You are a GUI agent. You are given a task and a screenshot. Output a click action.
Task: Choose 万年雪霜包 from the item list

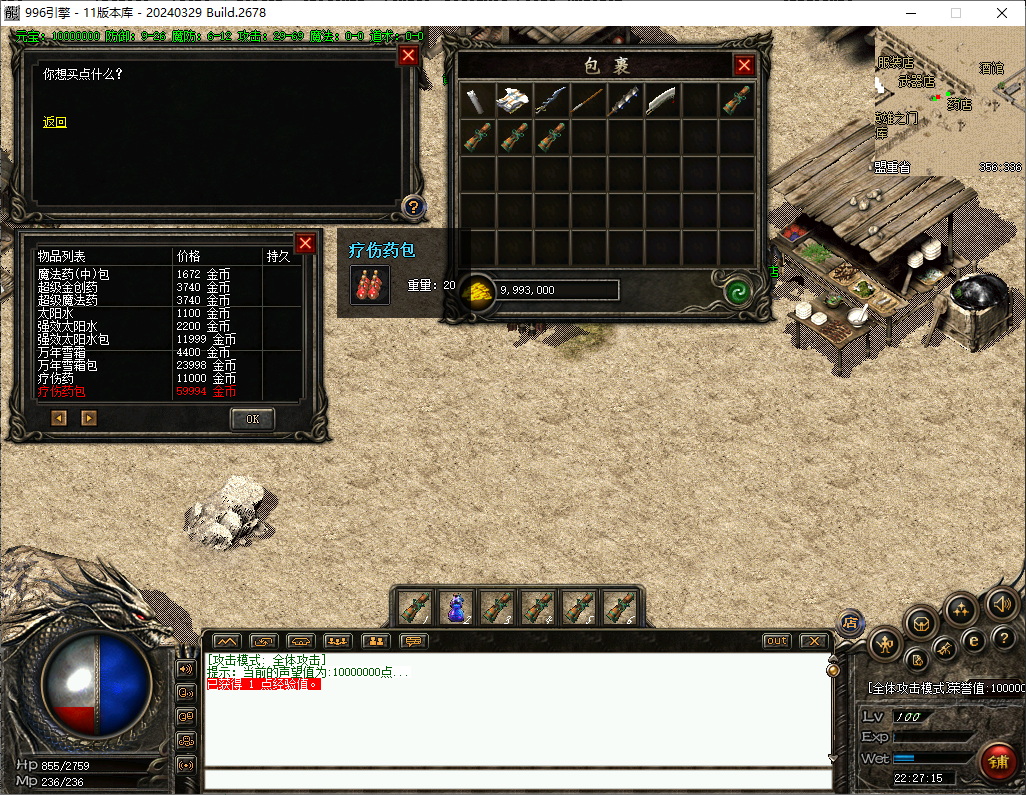[x=67, y=366]
